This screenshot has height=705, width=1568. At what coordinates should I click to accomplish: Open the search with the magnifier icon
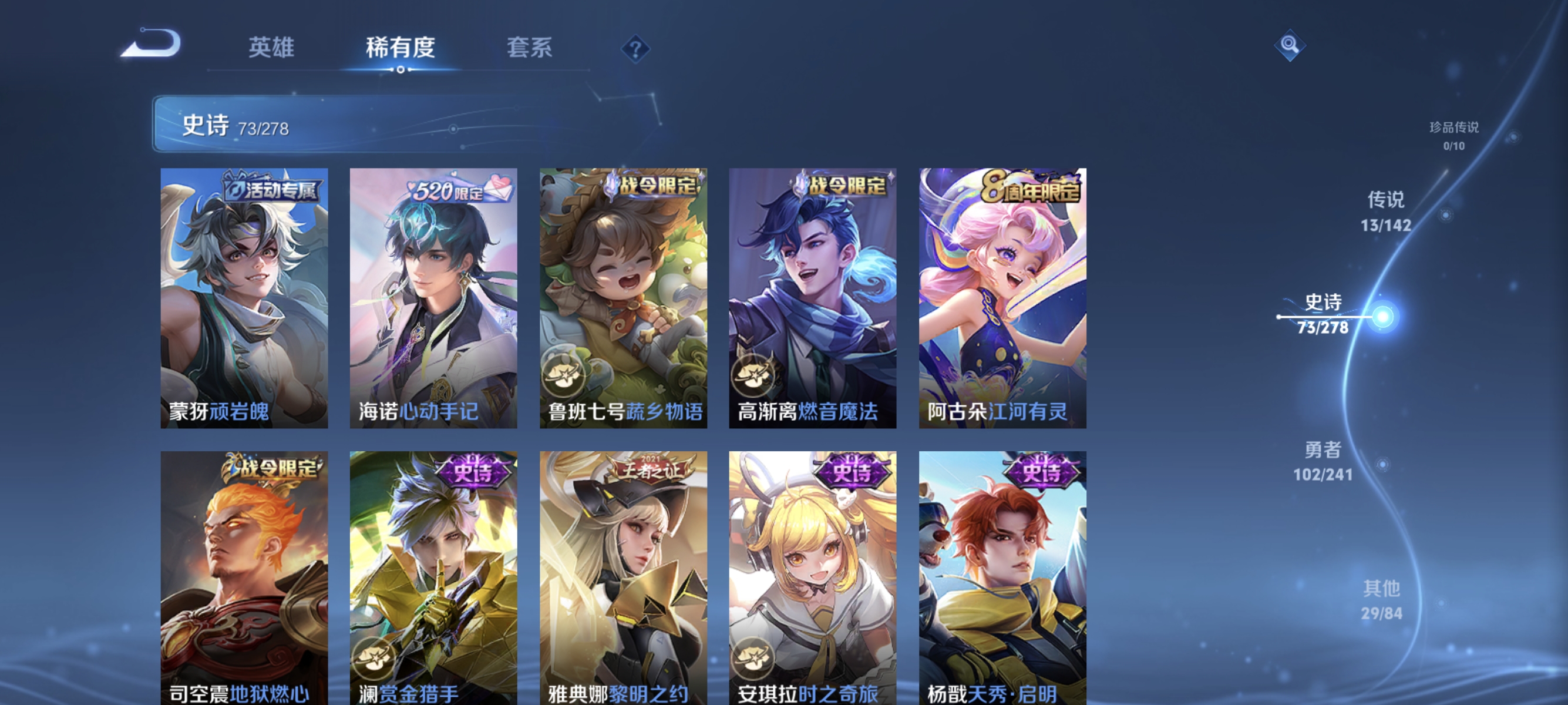coord(1289,45)
